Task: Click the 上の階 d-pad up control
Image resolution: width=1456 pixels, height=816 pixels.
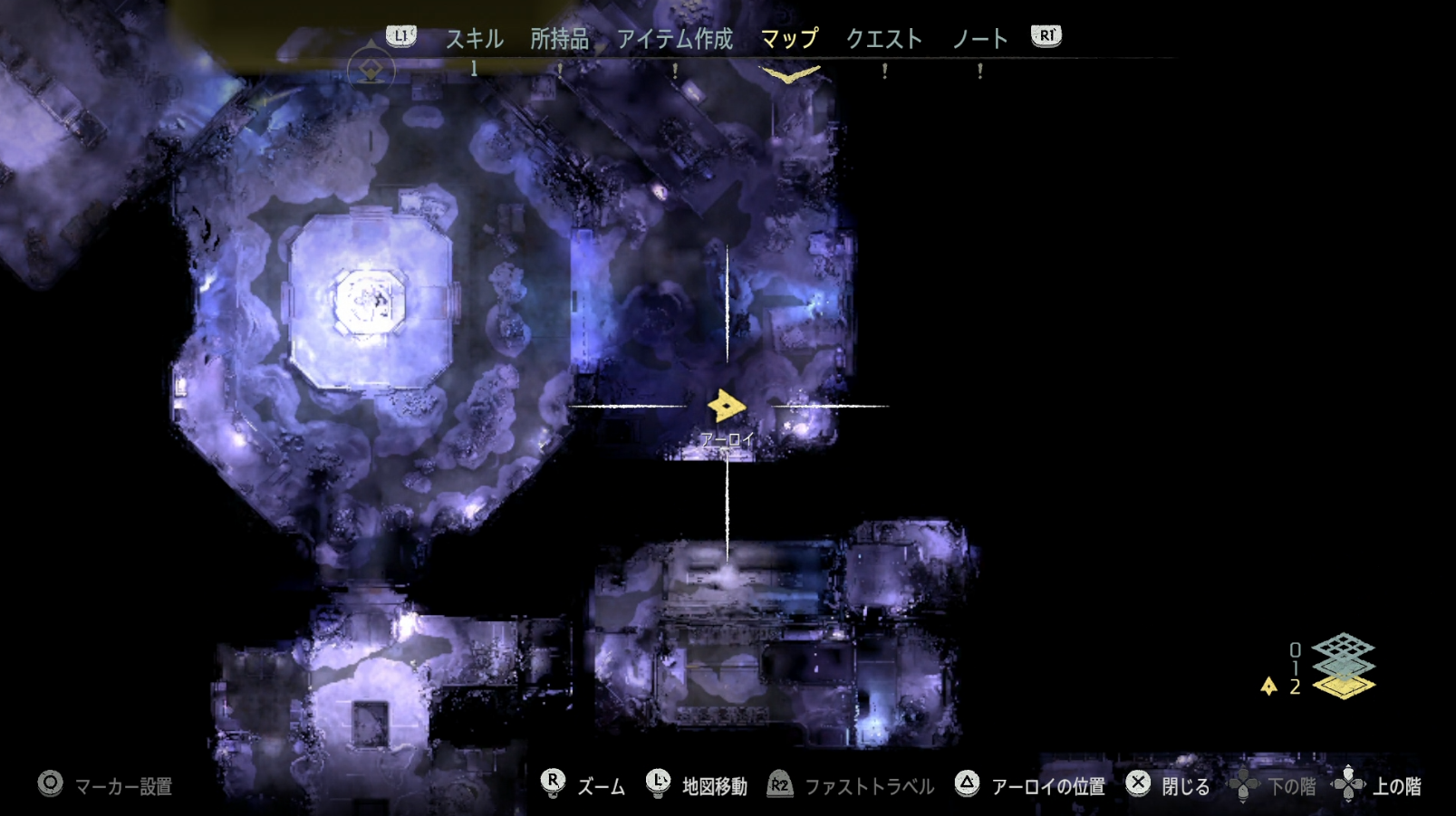Action: (x=1349, y=785)
